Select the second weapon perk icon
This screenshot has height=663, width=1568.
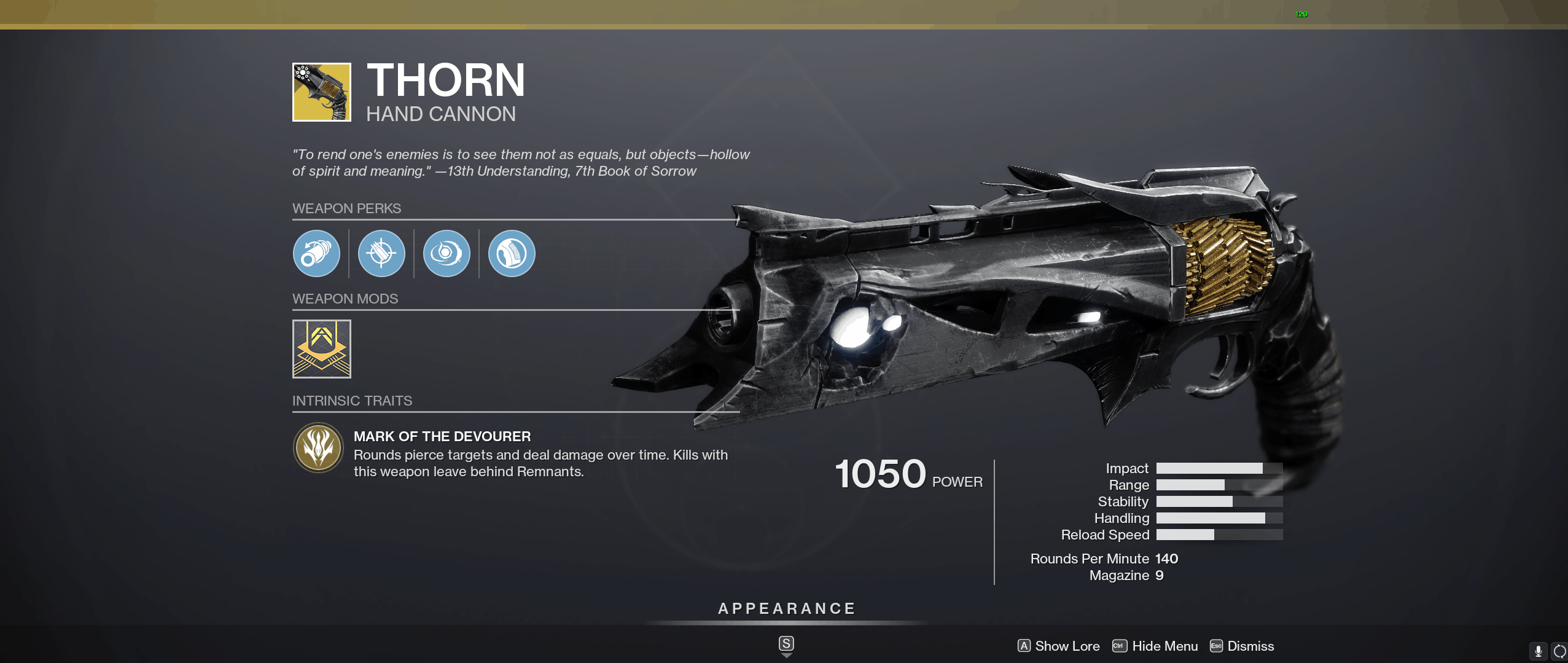(382, 253)
